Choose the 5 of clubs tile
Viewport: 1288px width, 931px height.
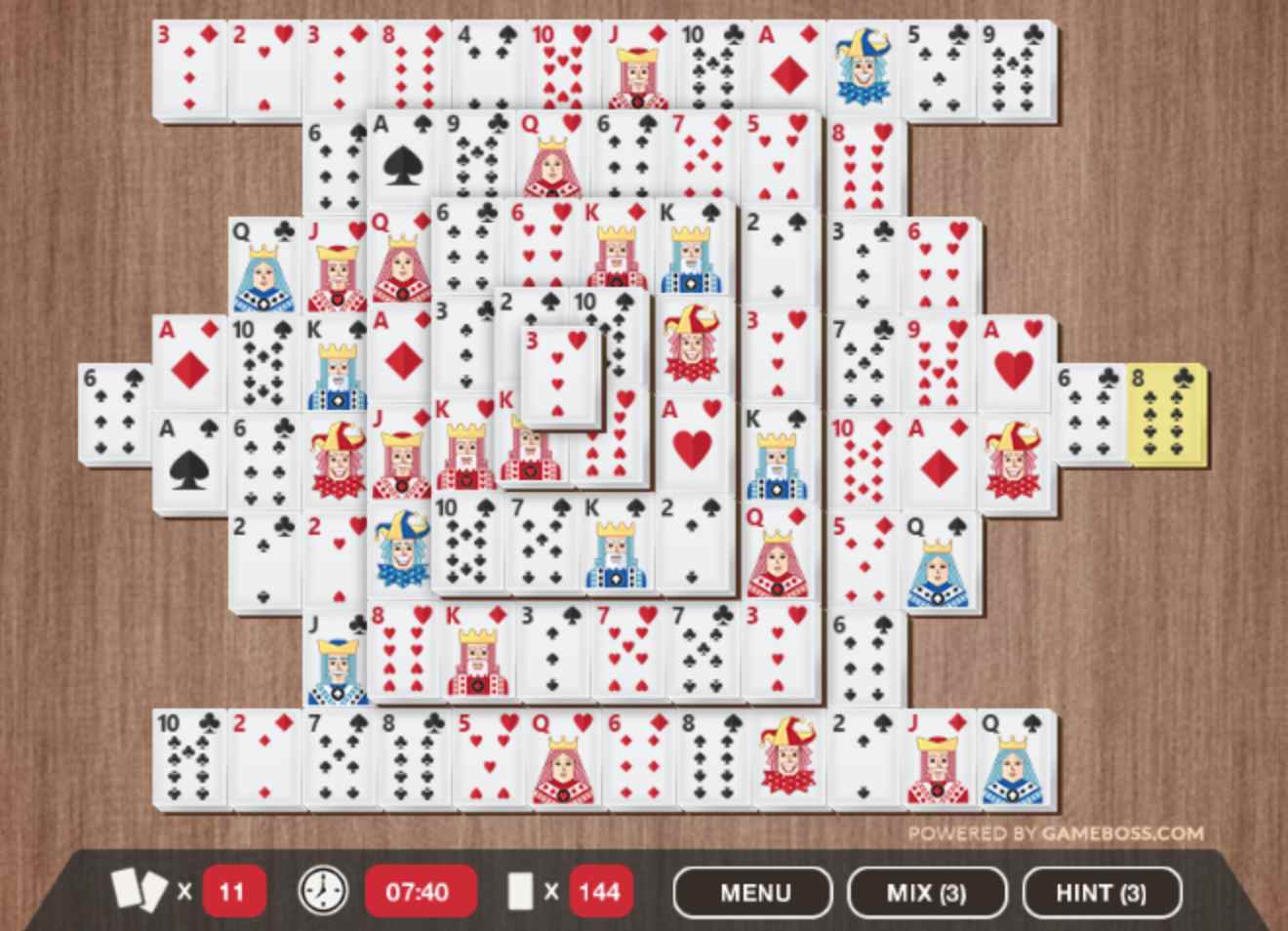coord(938,68)
